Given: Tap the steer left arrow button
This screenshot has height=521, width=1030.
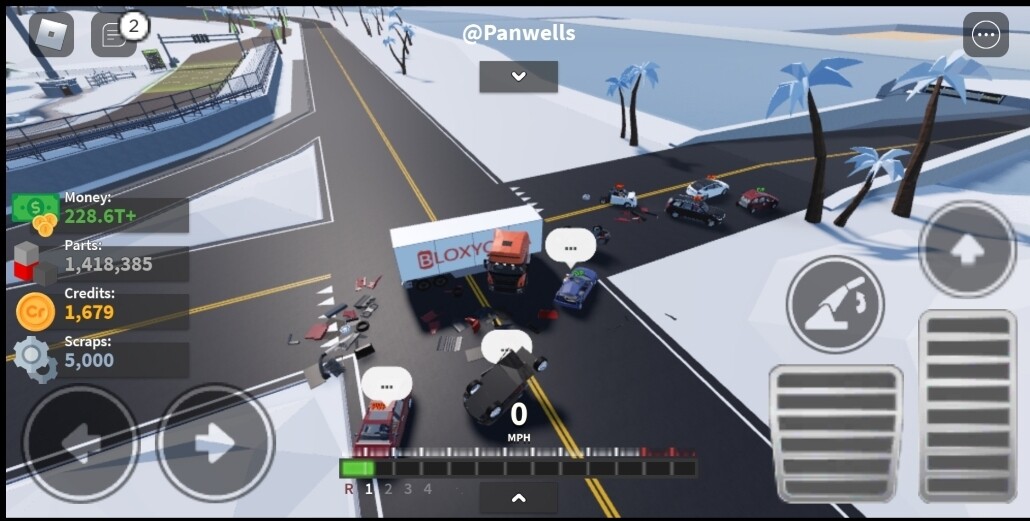Looking at the screenshot, I should (x=80, y=443).
